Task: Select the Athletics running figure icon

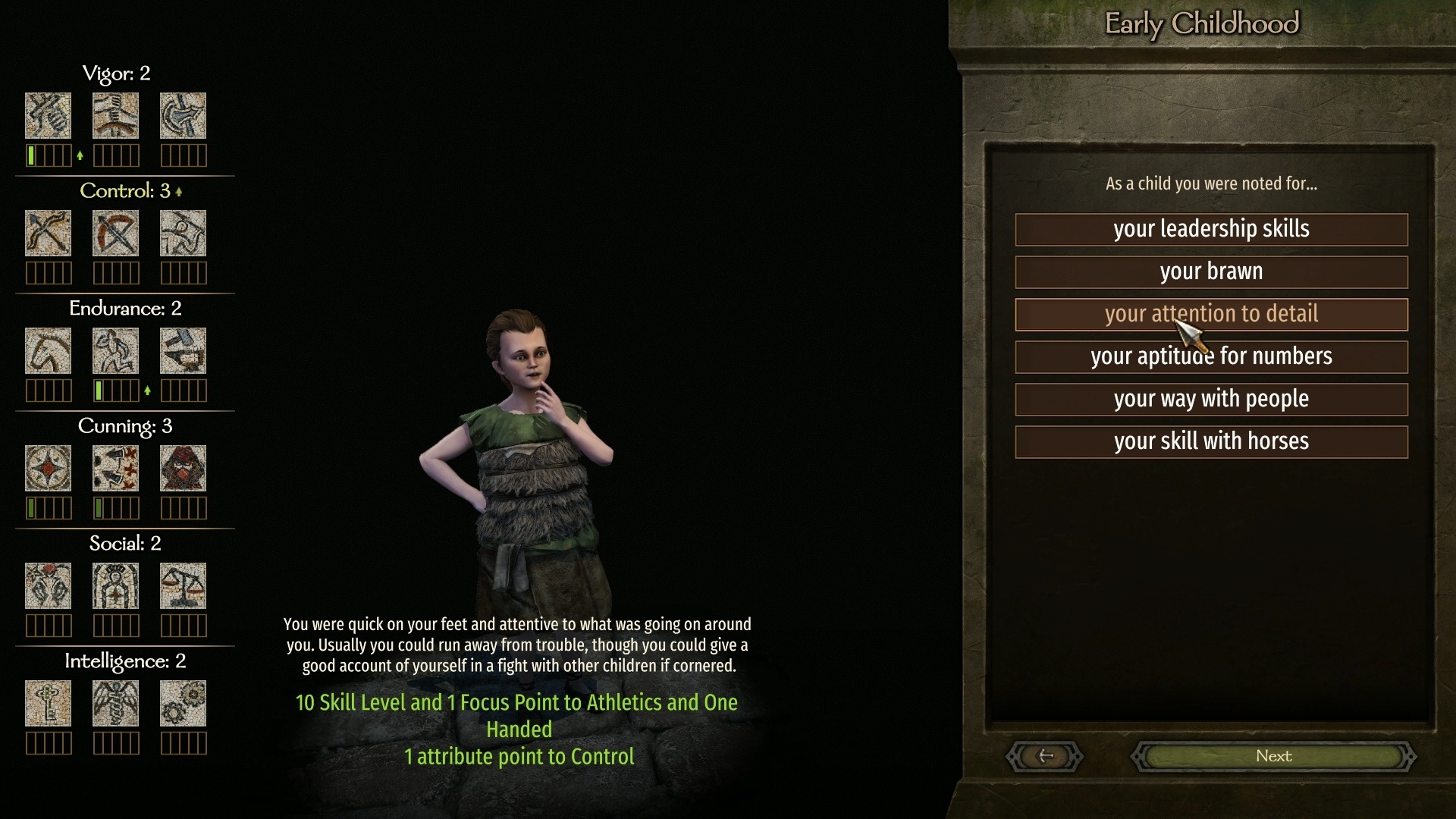Action: pyautogui.click(x=115, y=350)
